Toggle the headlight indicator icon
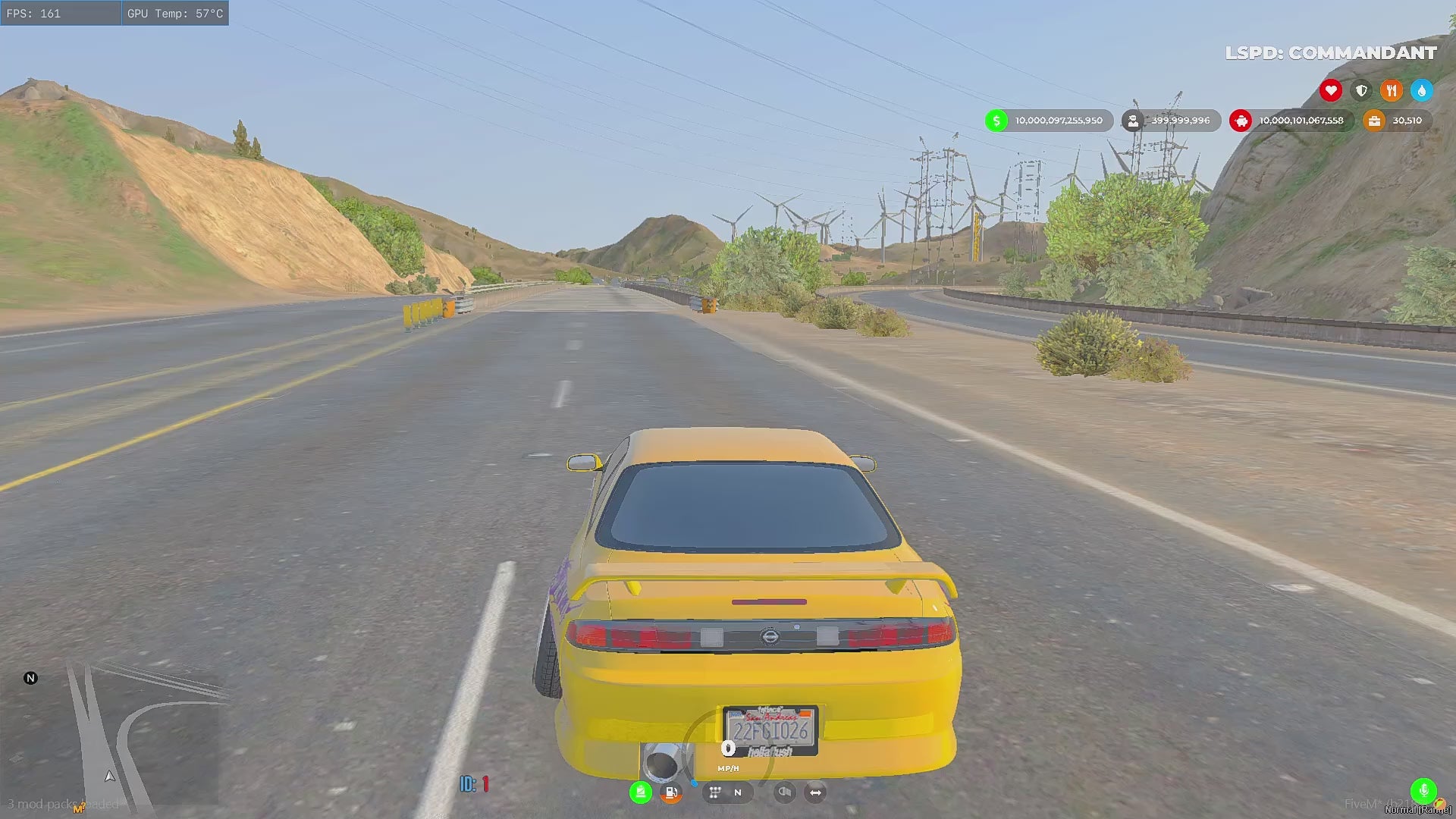Screen dimensions: 1456x819 (x=785, y=792)
